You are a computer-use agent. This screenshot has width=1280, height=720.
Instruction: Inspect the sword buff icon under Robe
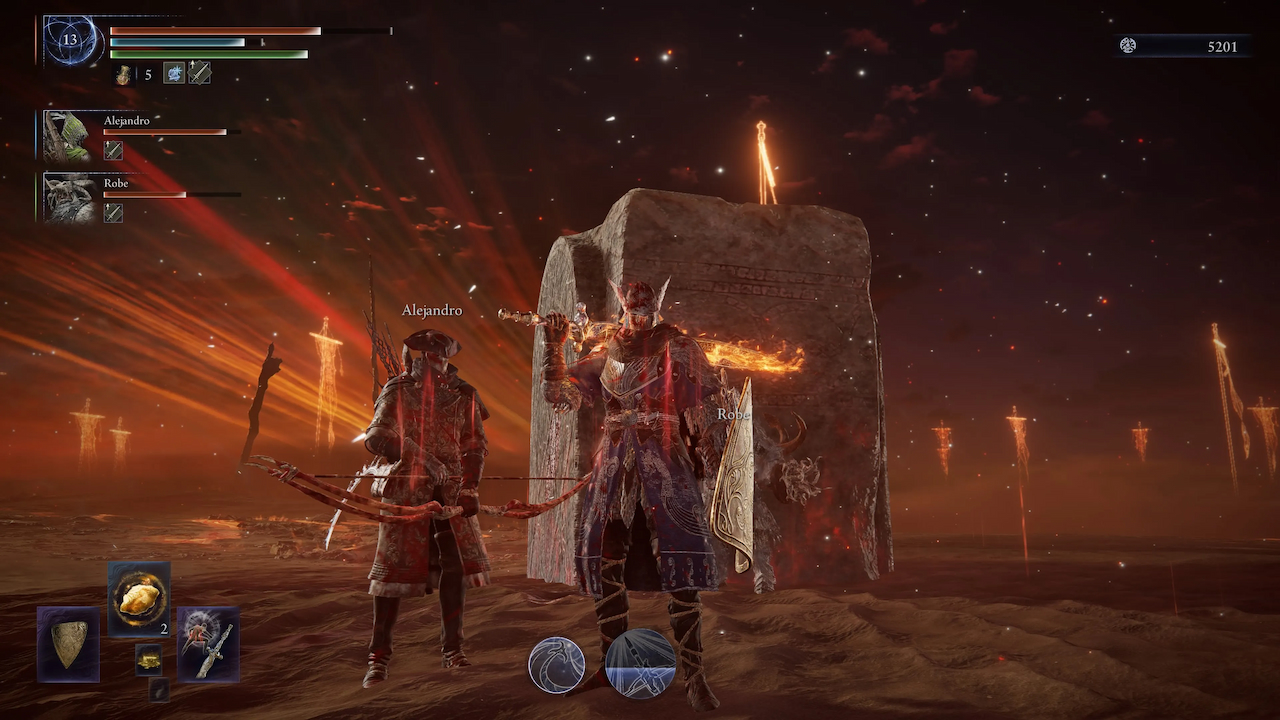pyautogui.click(x=113, y=212)
